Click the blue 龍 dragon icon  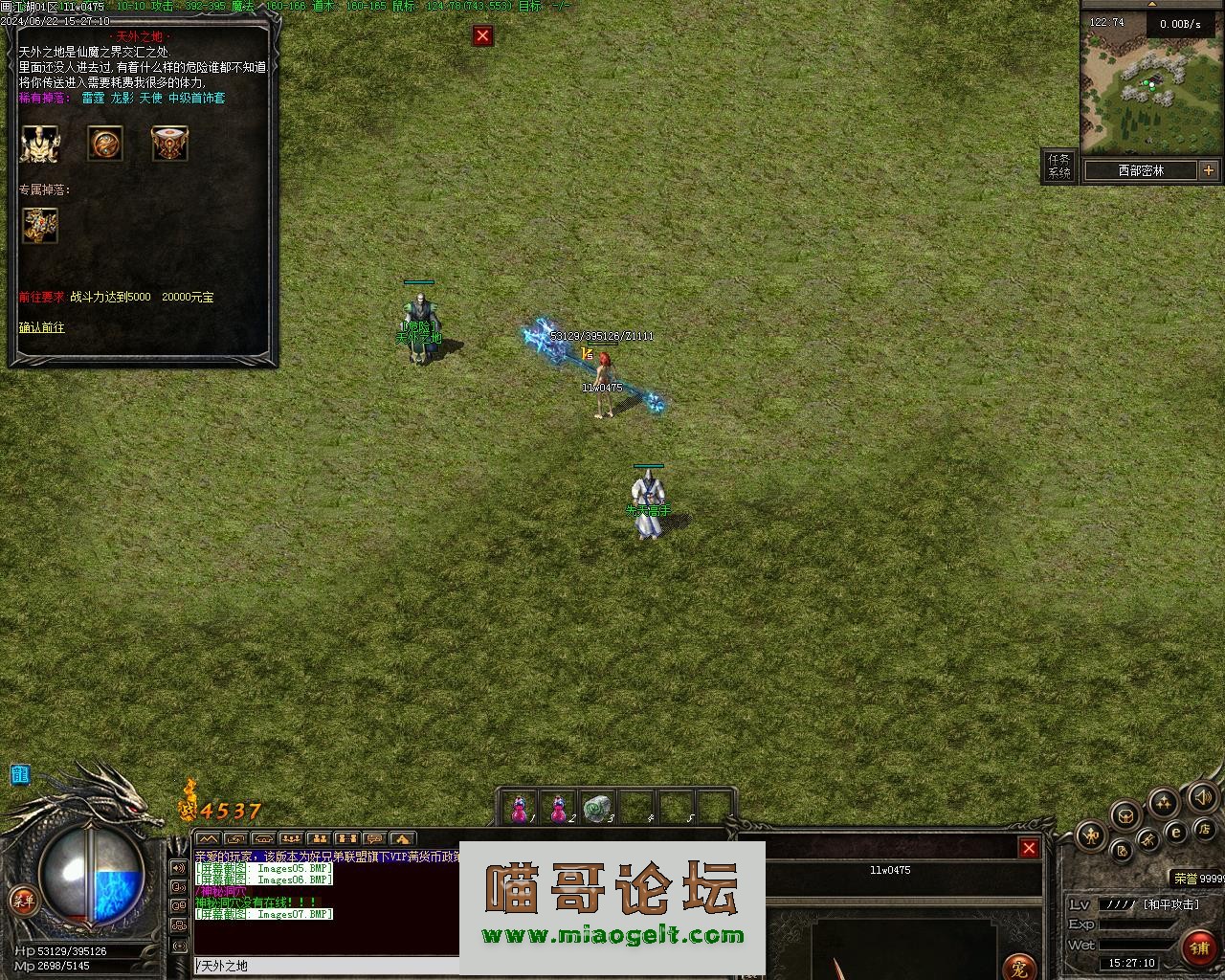[20, 774]
